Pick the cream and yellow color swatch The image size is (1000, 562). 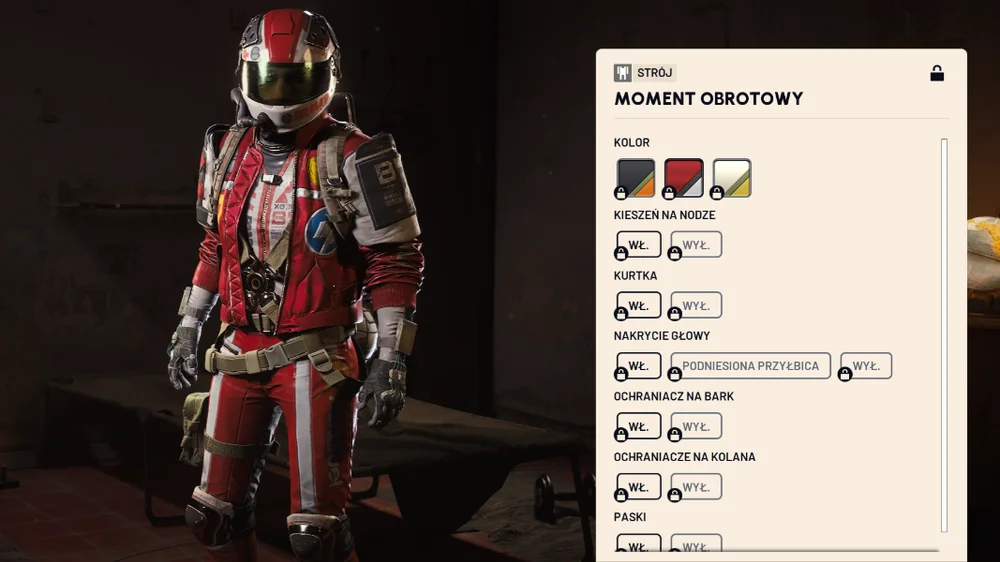(732, 178)
